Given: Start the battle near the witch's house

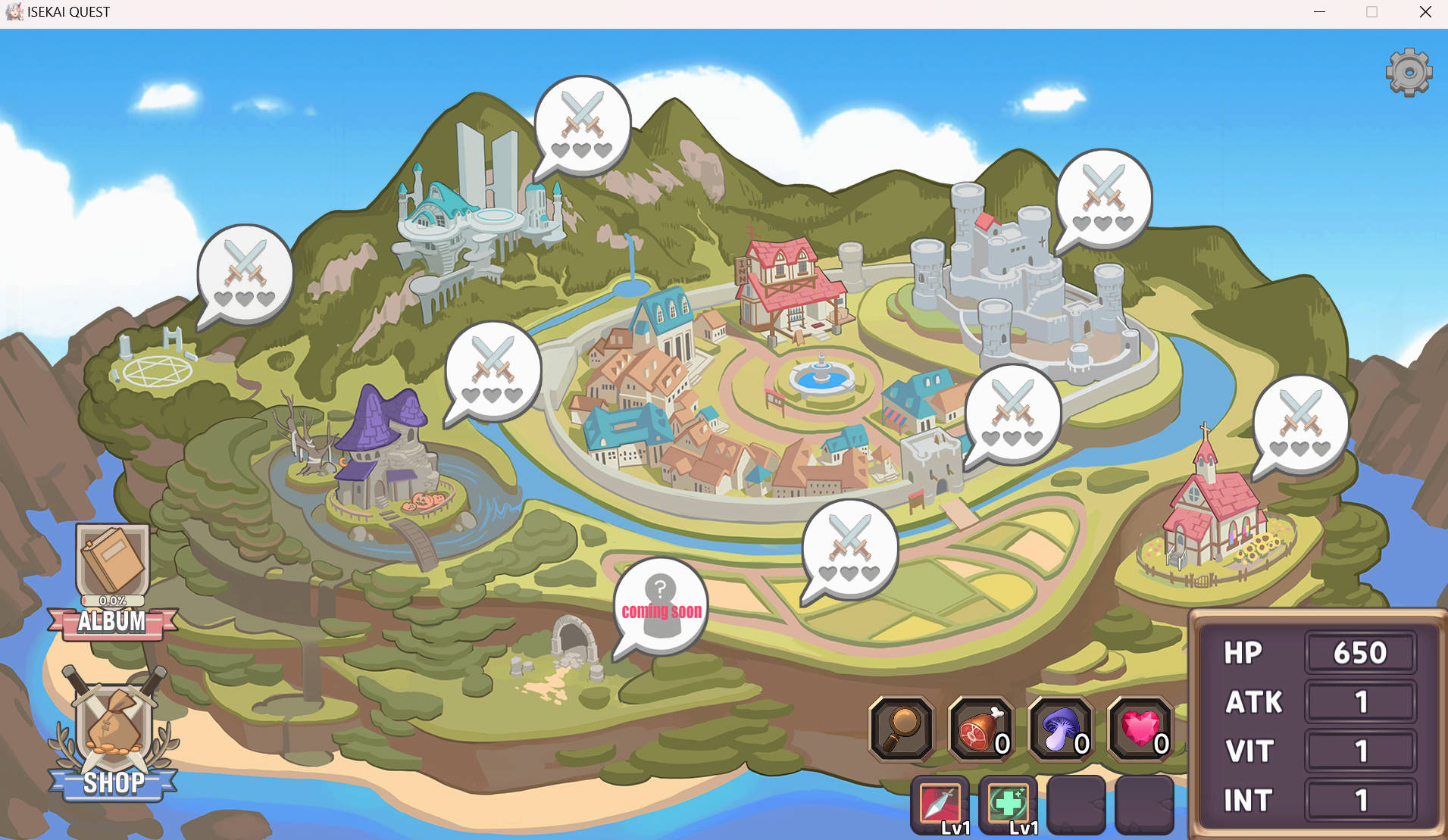Looking at the screenshot, I should click(x=493, y=370).
